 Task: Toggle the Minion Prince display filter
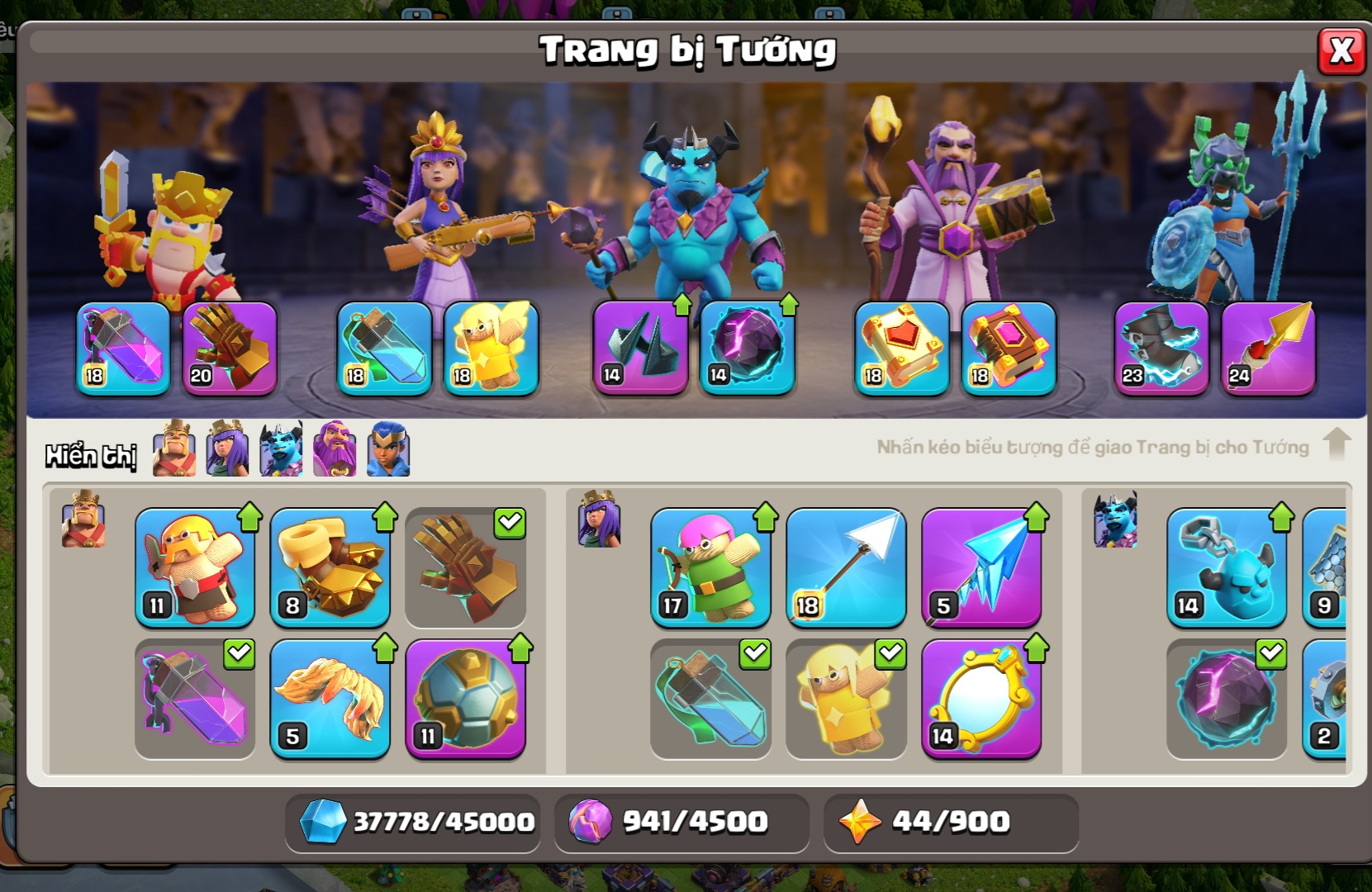tap(281, 448)
